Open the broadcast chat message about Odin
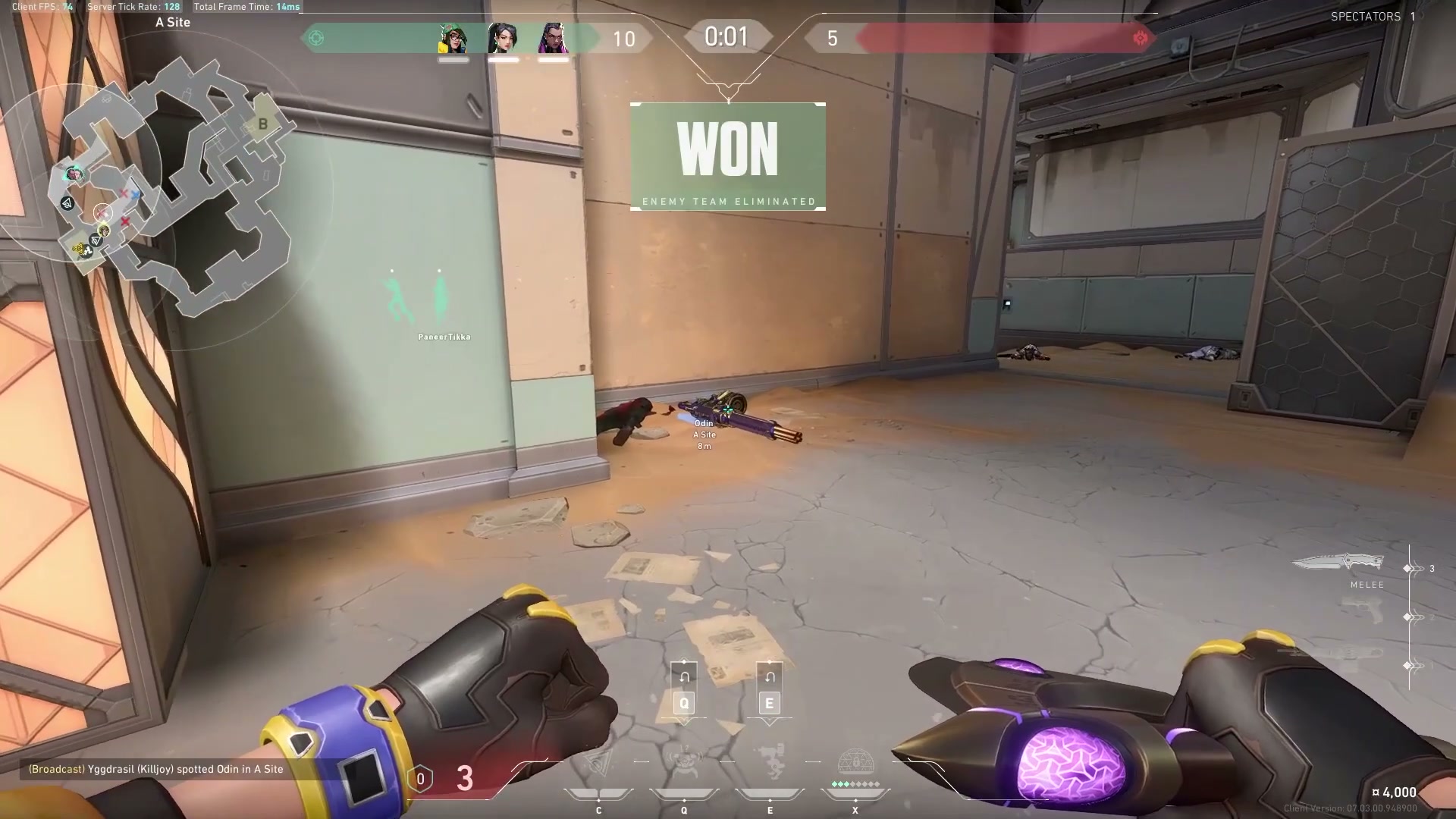1456x819 pixels. tap(155, 769)
